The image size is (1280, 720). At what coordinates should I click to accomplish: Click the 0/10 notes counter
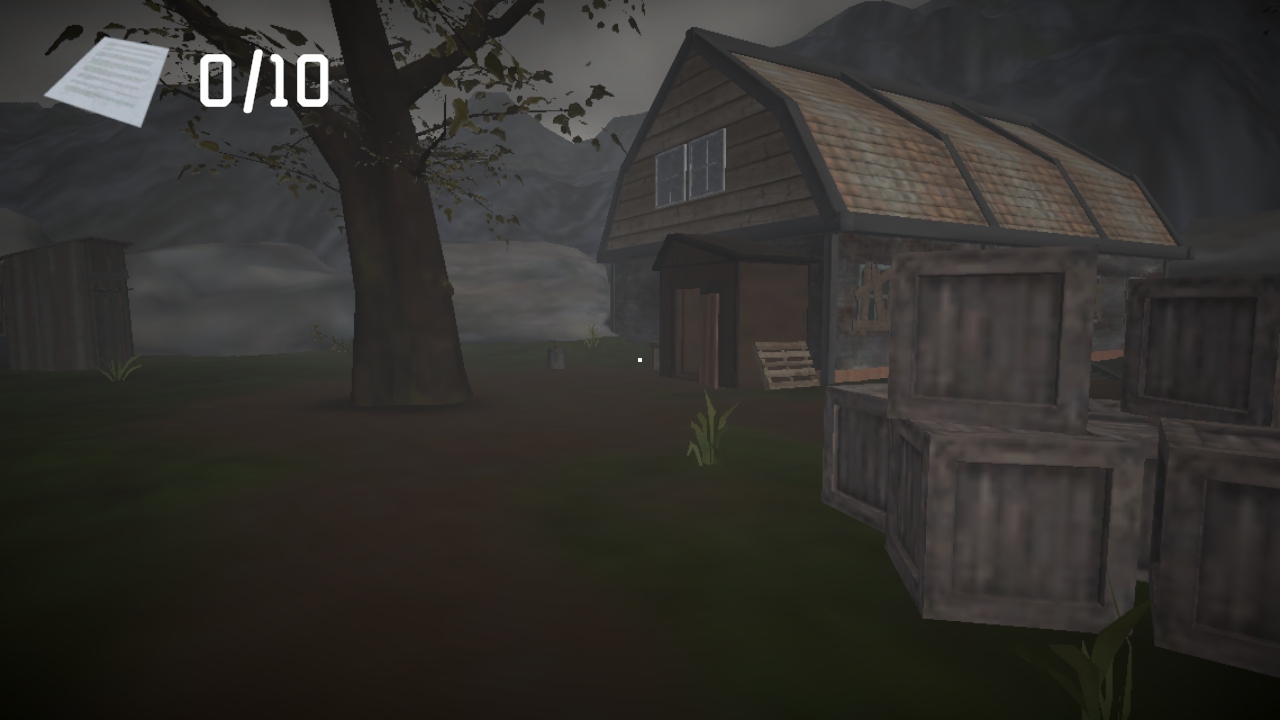(266, 82)
